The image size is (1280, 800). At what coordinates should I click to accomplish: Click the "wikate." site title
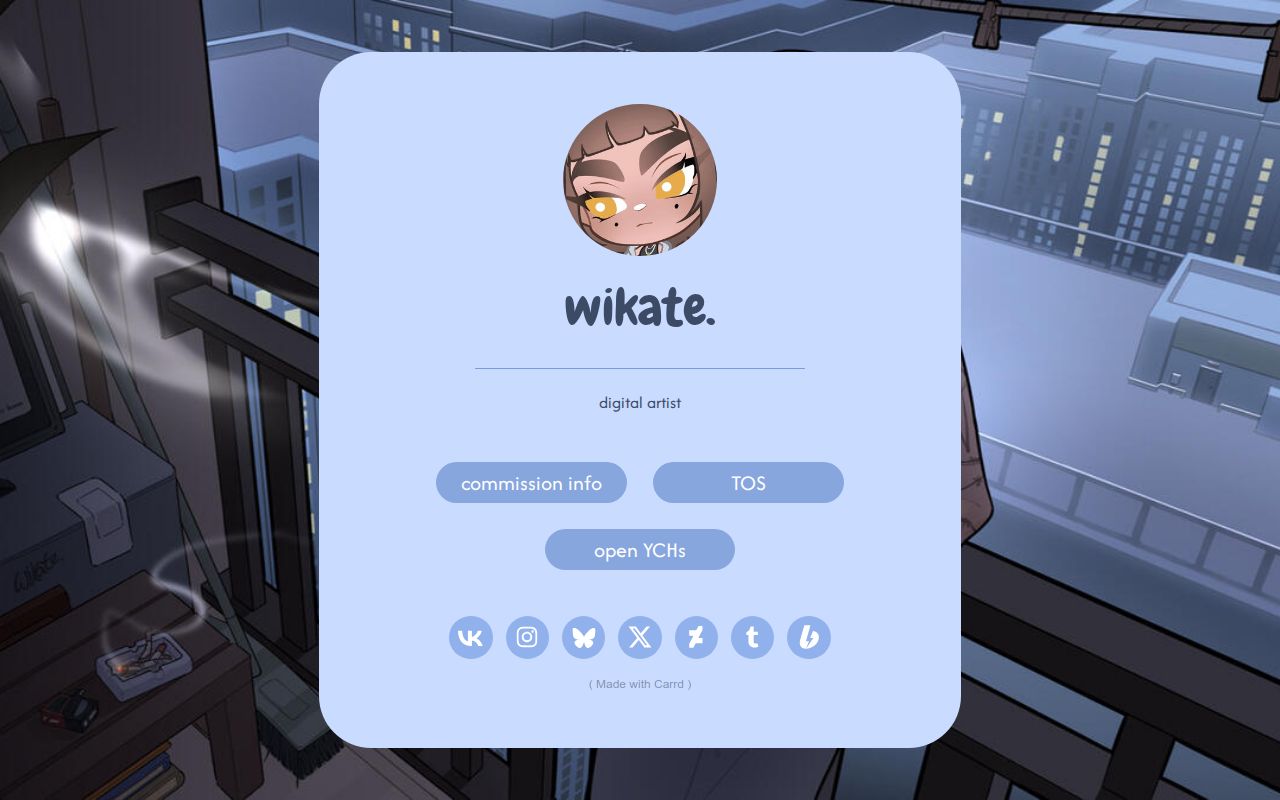pos(640,306)
